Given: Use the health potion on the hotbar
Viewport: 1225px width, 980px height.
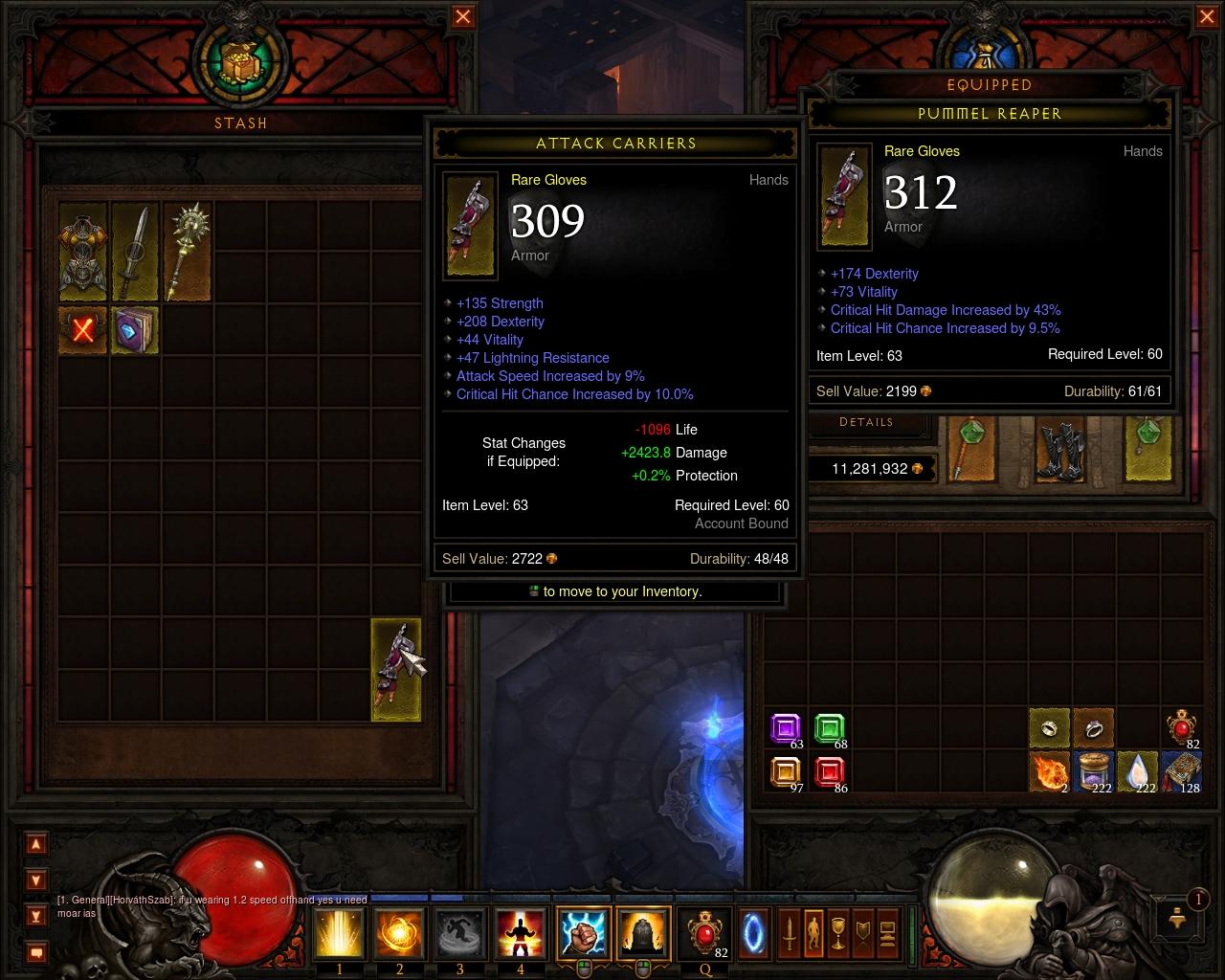Looking at the screenshot, I should click(705, 932).
